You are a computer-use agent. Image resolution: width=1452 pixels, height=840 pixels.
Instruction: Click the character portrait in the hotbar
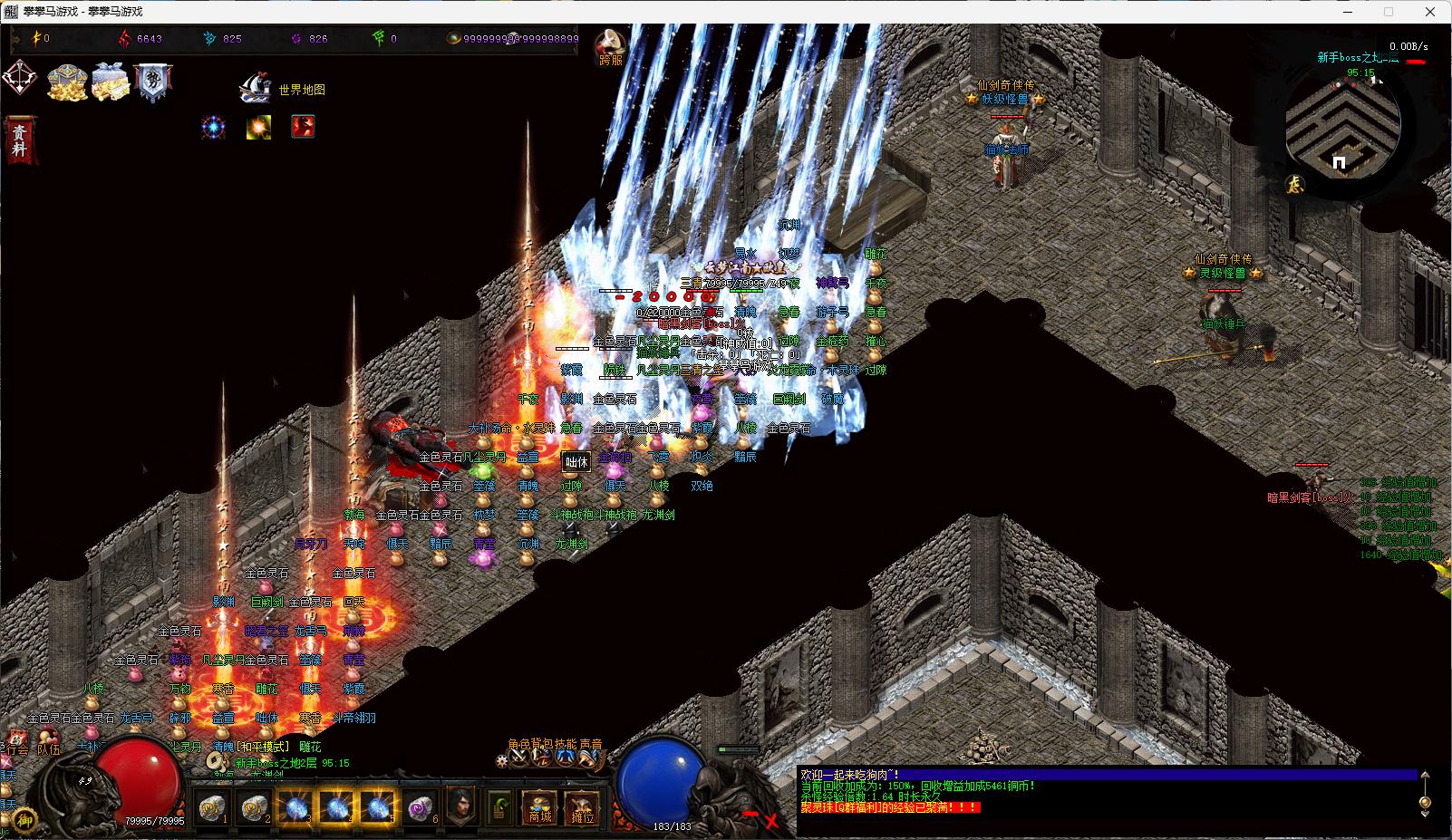tap(461, 805)
